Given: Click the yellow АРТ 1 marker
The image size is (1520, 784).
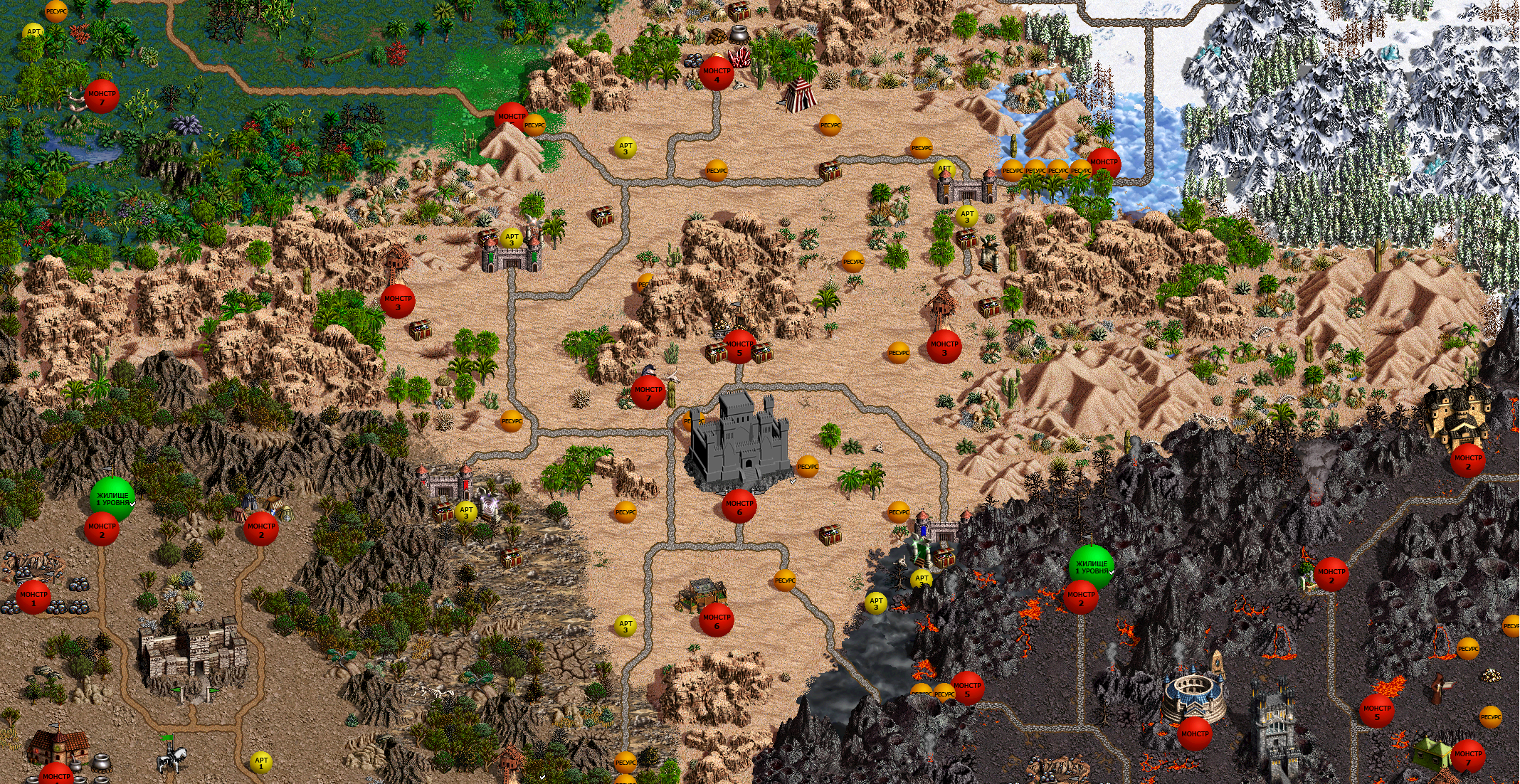Looking at the screenshot, I should tap(261, 763).
